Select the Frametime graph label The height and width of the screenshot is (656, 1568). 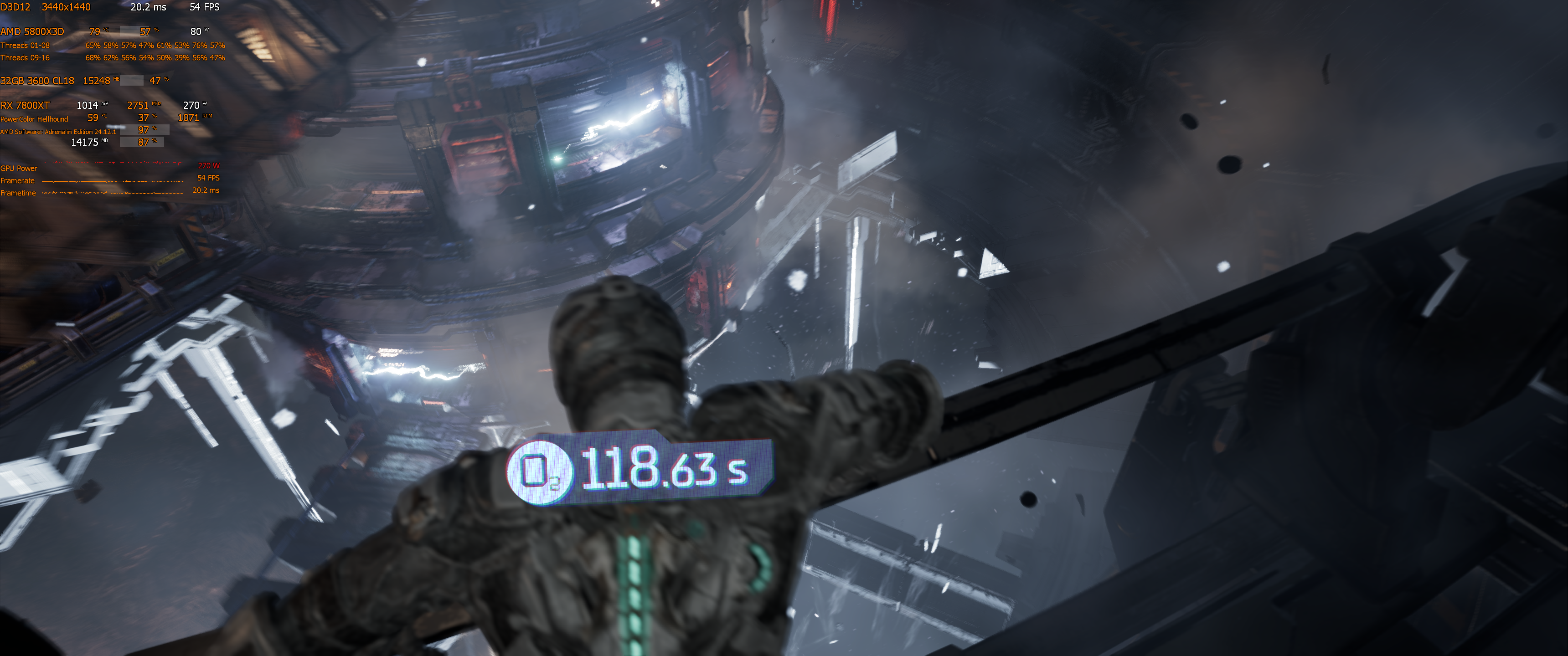[18, 192]
